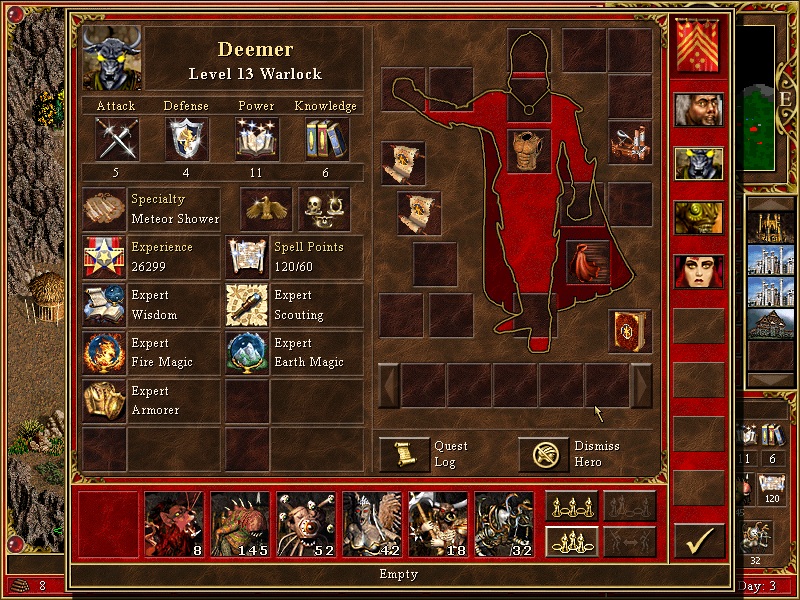
Task: Select the stack of 145 creatures
Action: [x=240, y=524]
